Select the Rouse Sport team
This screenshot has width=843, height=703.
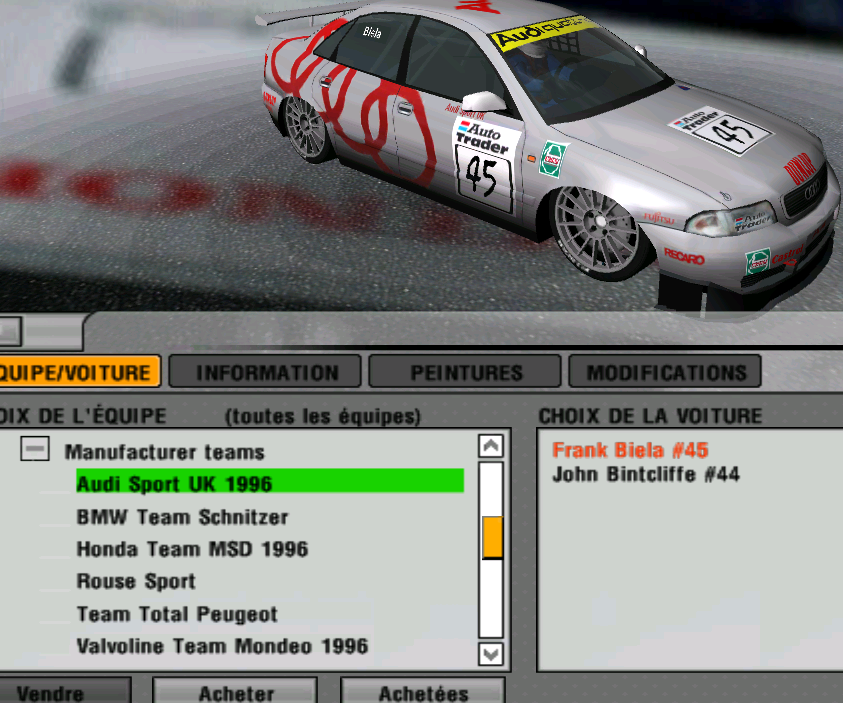click(x=136, y=581)
